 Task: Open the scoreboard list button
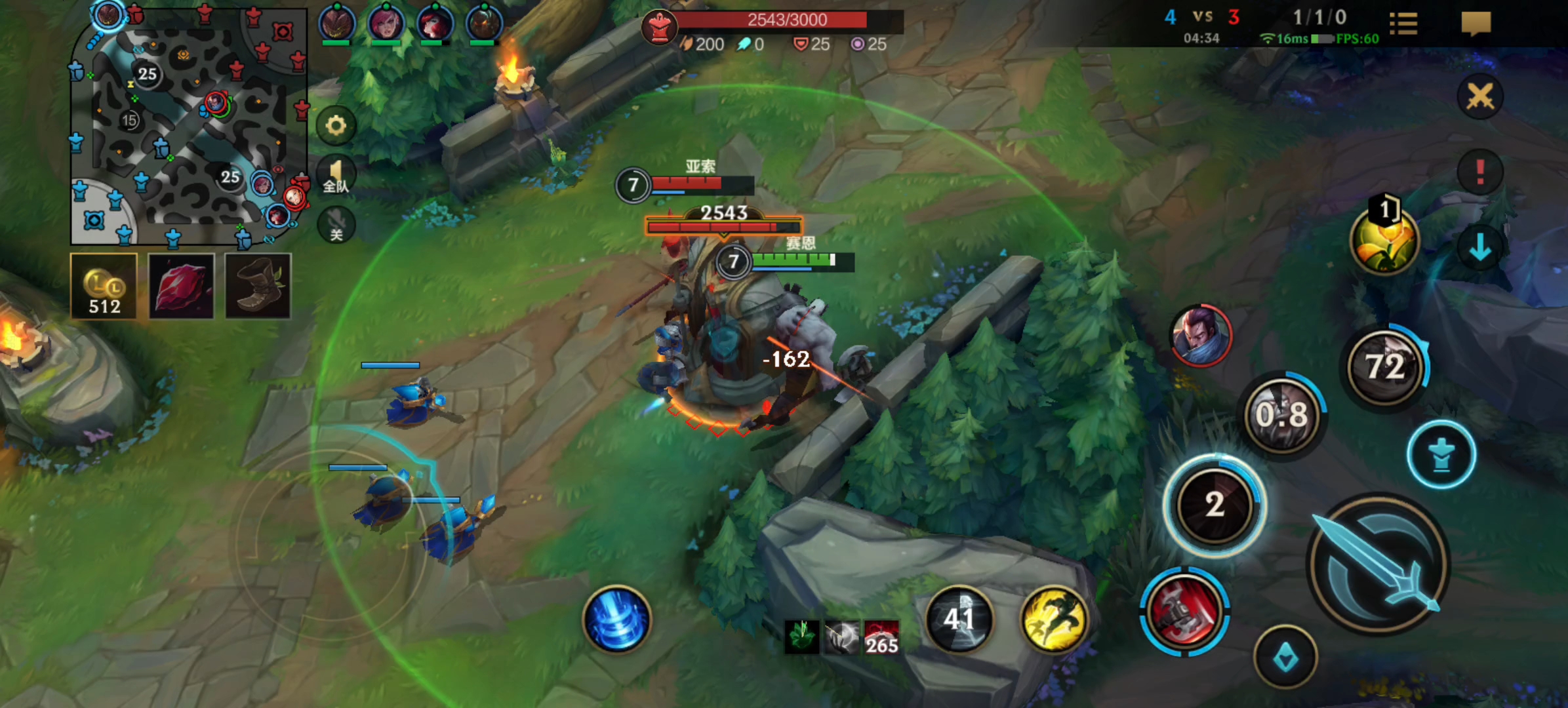click(x=1403, y=24)
